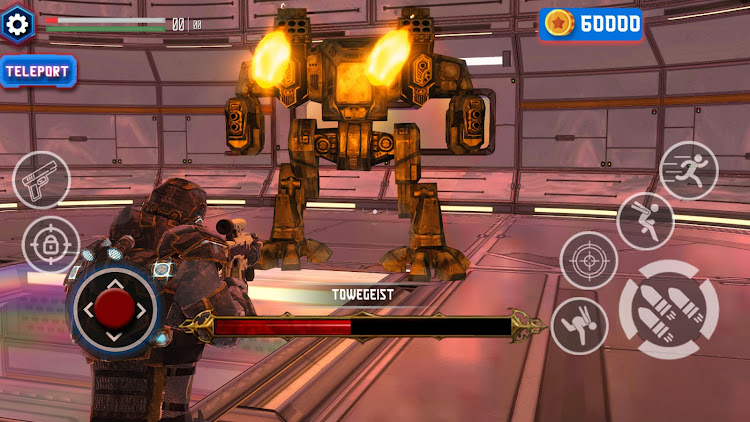Use the crouch roll action button

(x=579, y=326)
